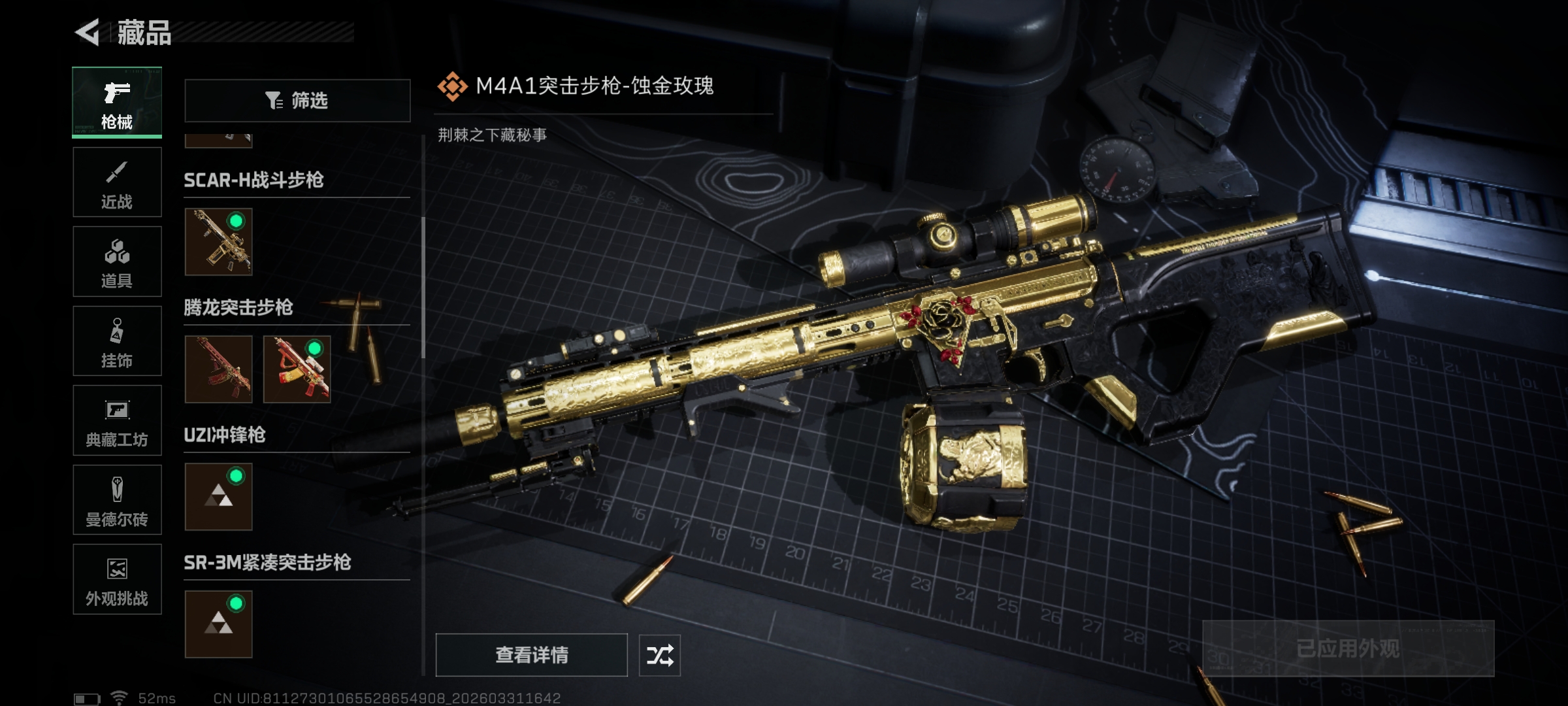
Task: Select the UZI冲锋枪 skin slot
Action: tap(219, 497)
